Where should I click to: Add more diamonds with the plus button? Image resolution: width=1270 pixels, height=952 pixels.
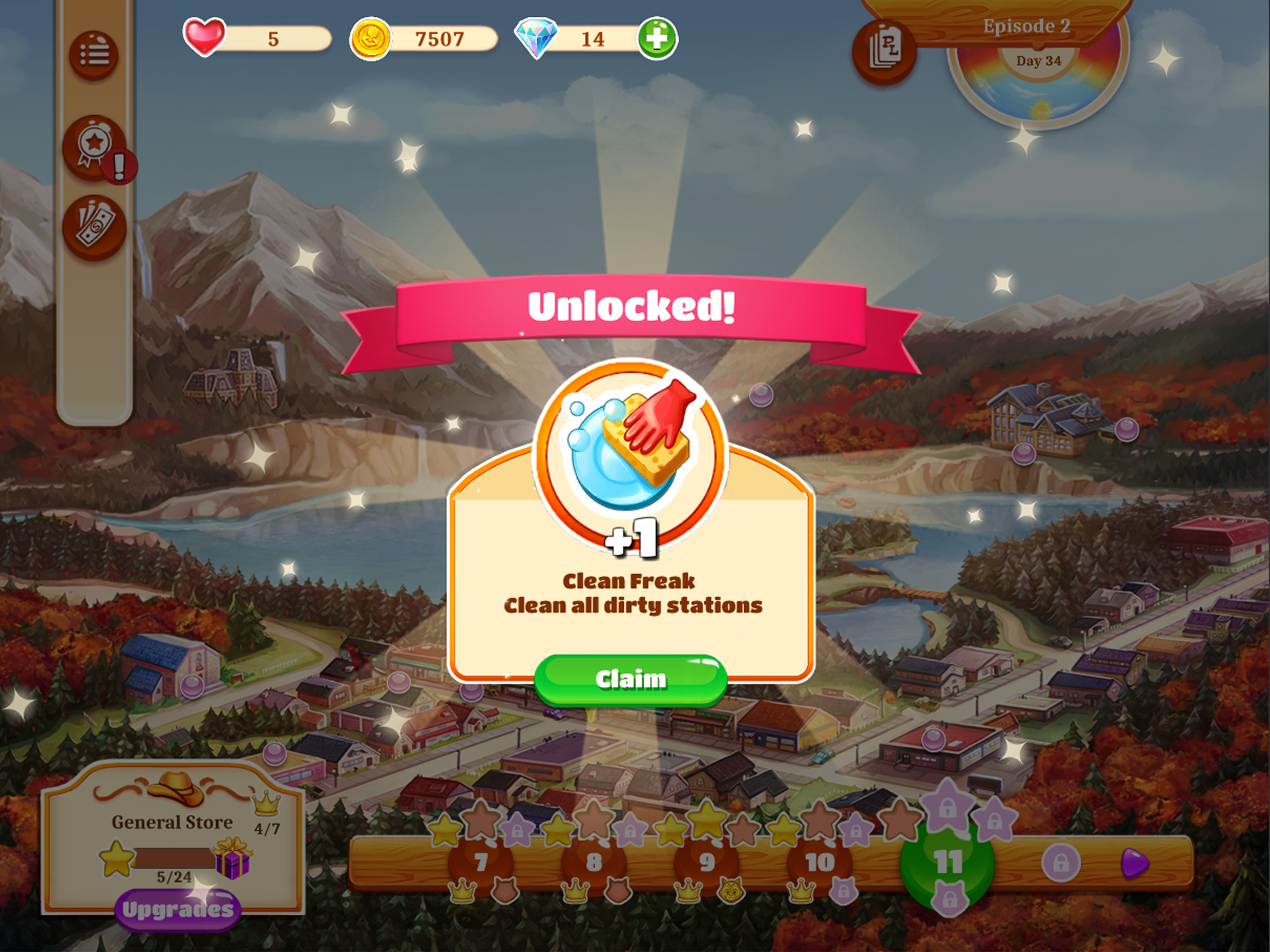click(657, 39)
